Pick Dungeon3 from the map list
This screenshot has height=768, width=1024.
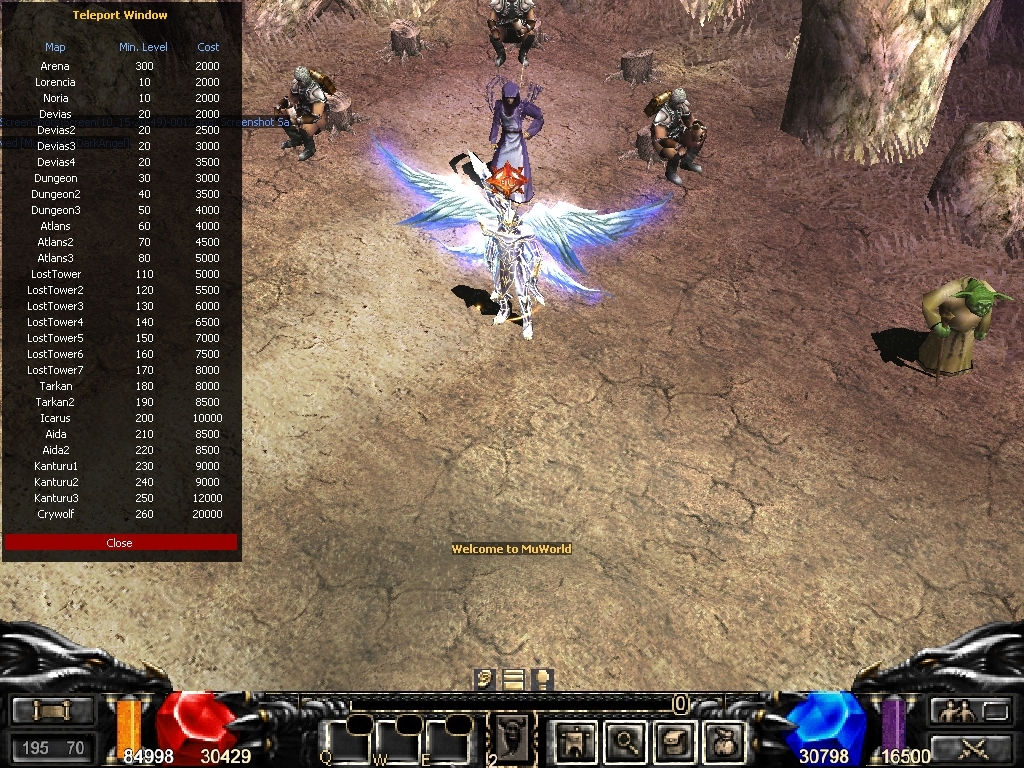(x=56, y=210)
